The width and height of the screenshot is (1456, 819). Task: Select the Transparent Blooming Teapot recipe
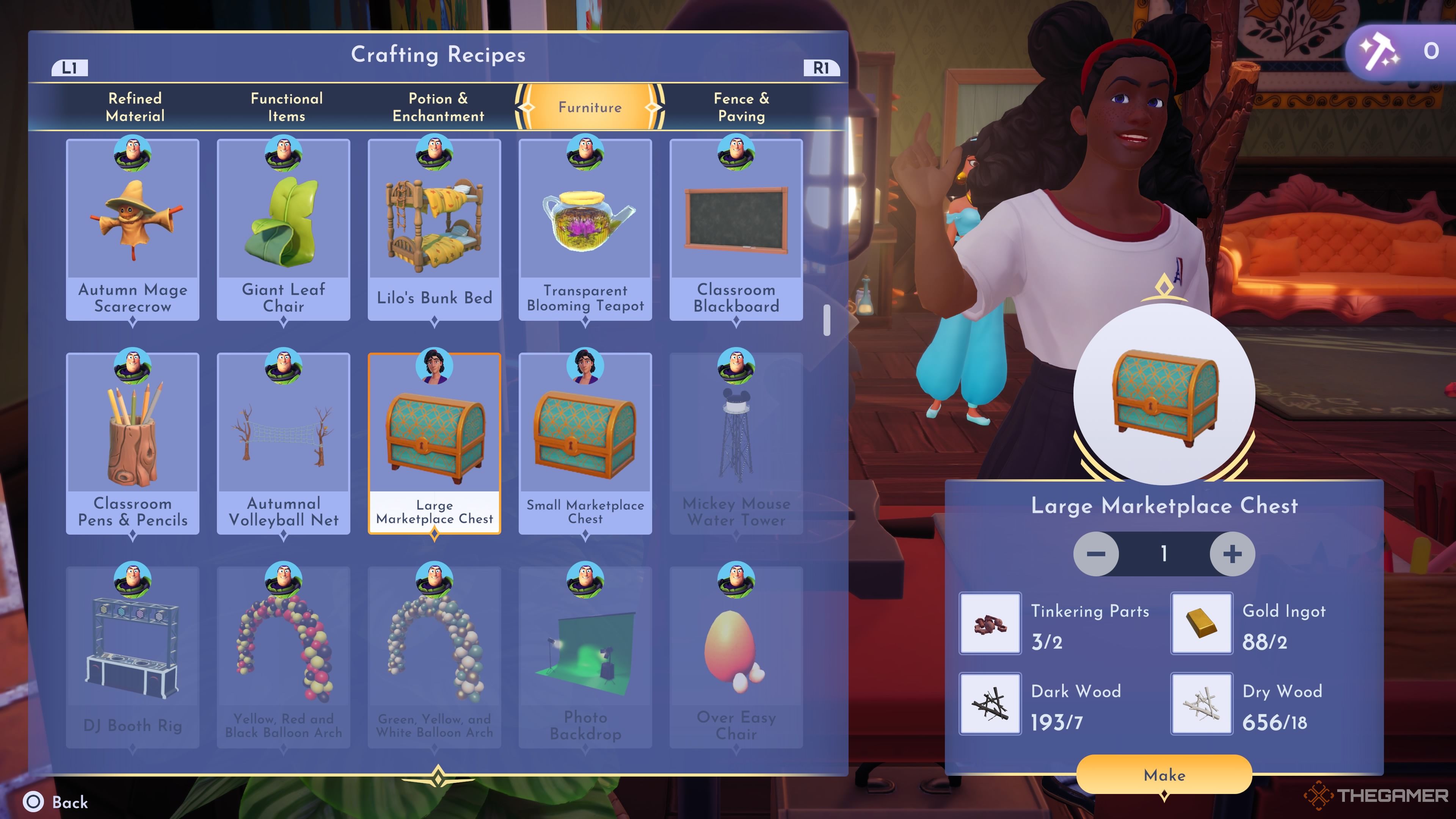tap(585, 229)
